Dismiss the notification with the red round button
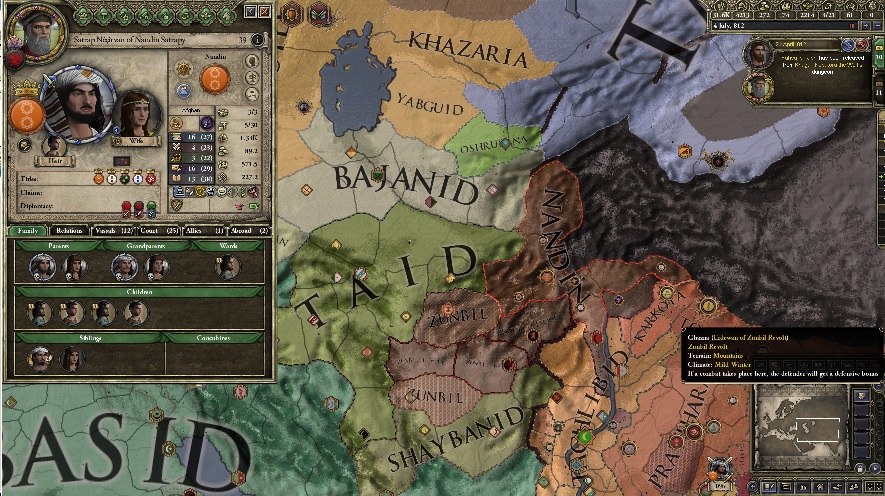The image size is (885, 496). 862,45
